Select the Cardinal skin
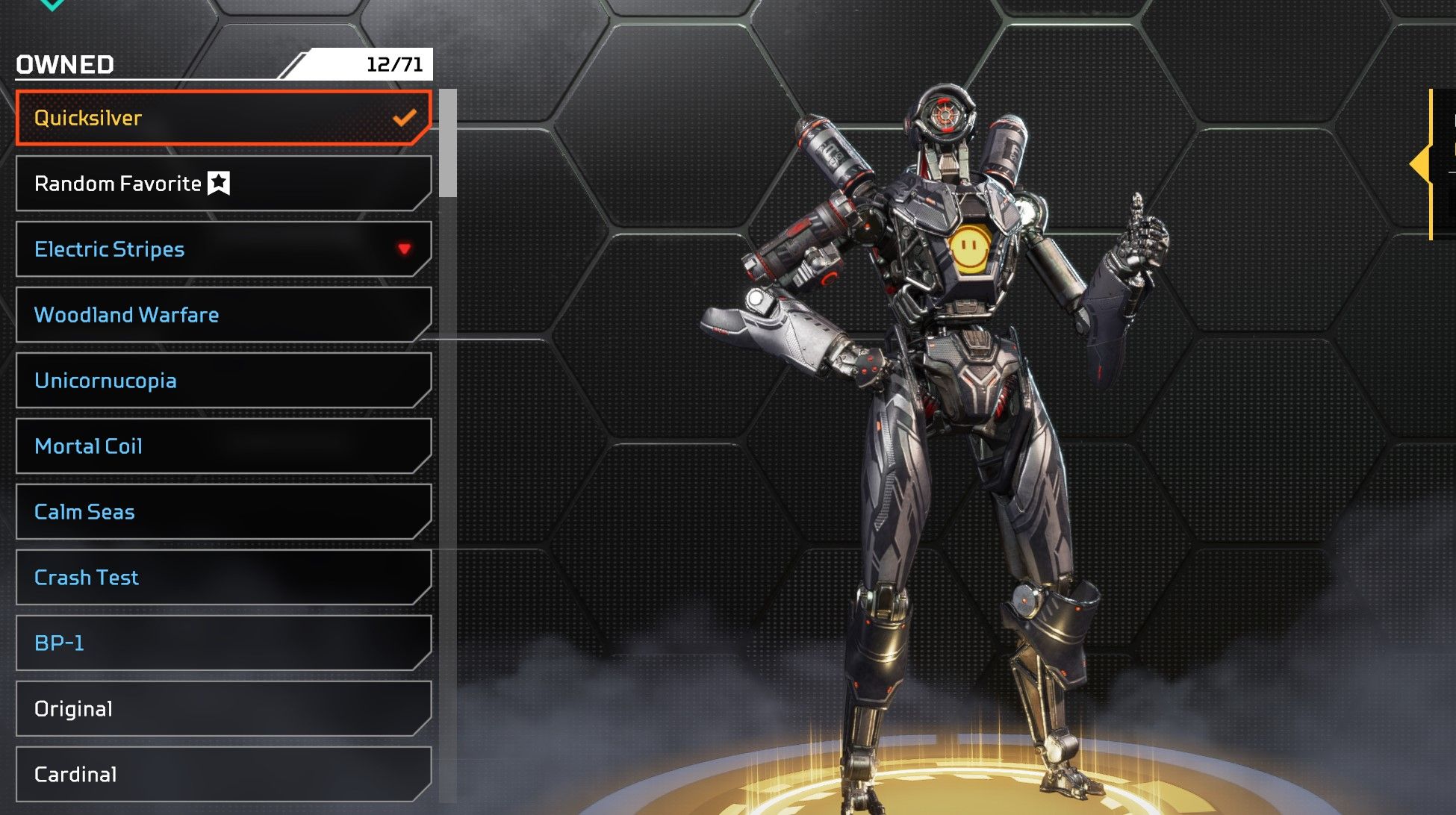This screenshot has height=815, width=1456. coord(223,775)
